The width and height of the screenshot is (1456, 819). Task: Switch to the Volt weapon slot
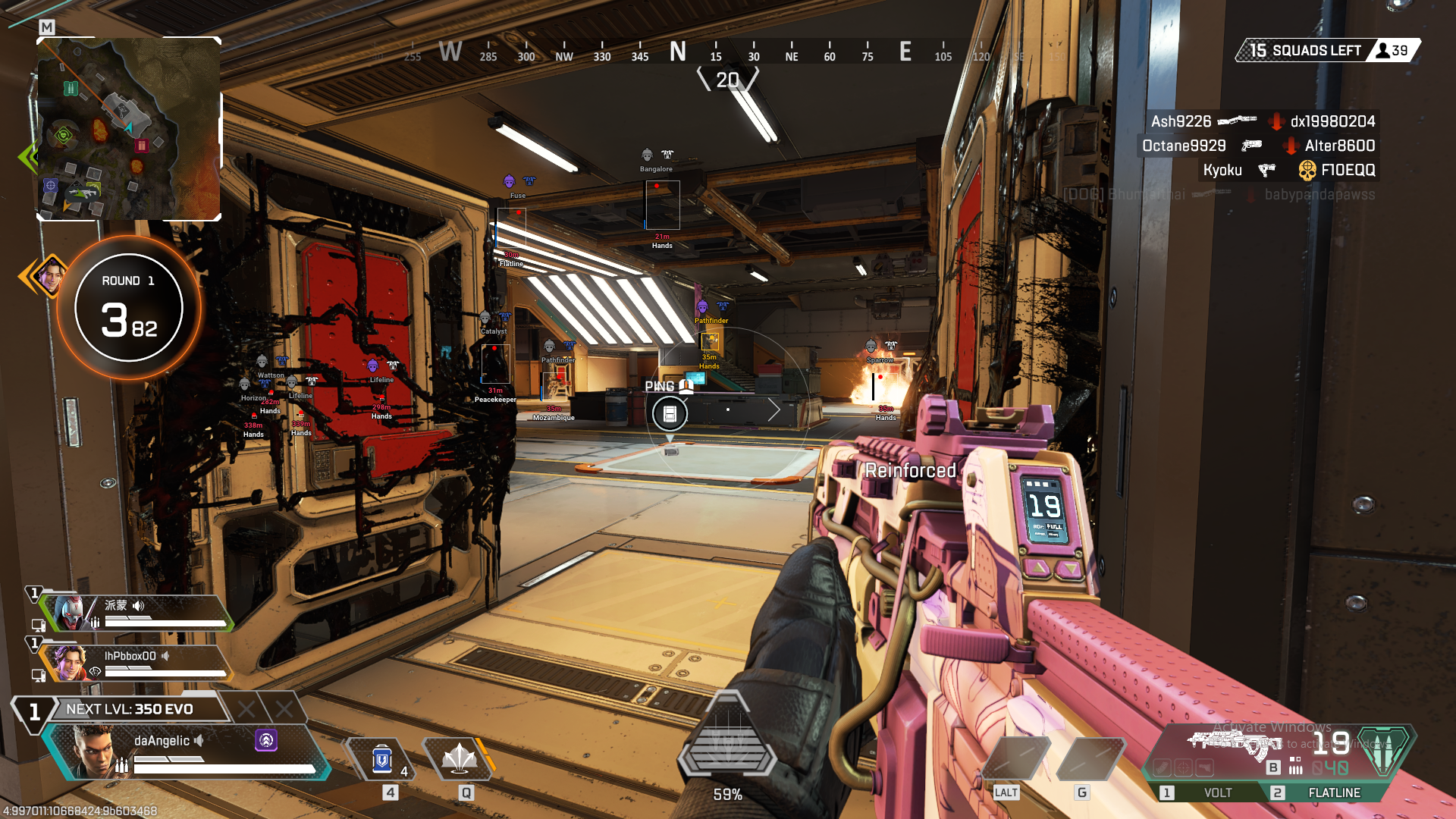coord(1217,792)
